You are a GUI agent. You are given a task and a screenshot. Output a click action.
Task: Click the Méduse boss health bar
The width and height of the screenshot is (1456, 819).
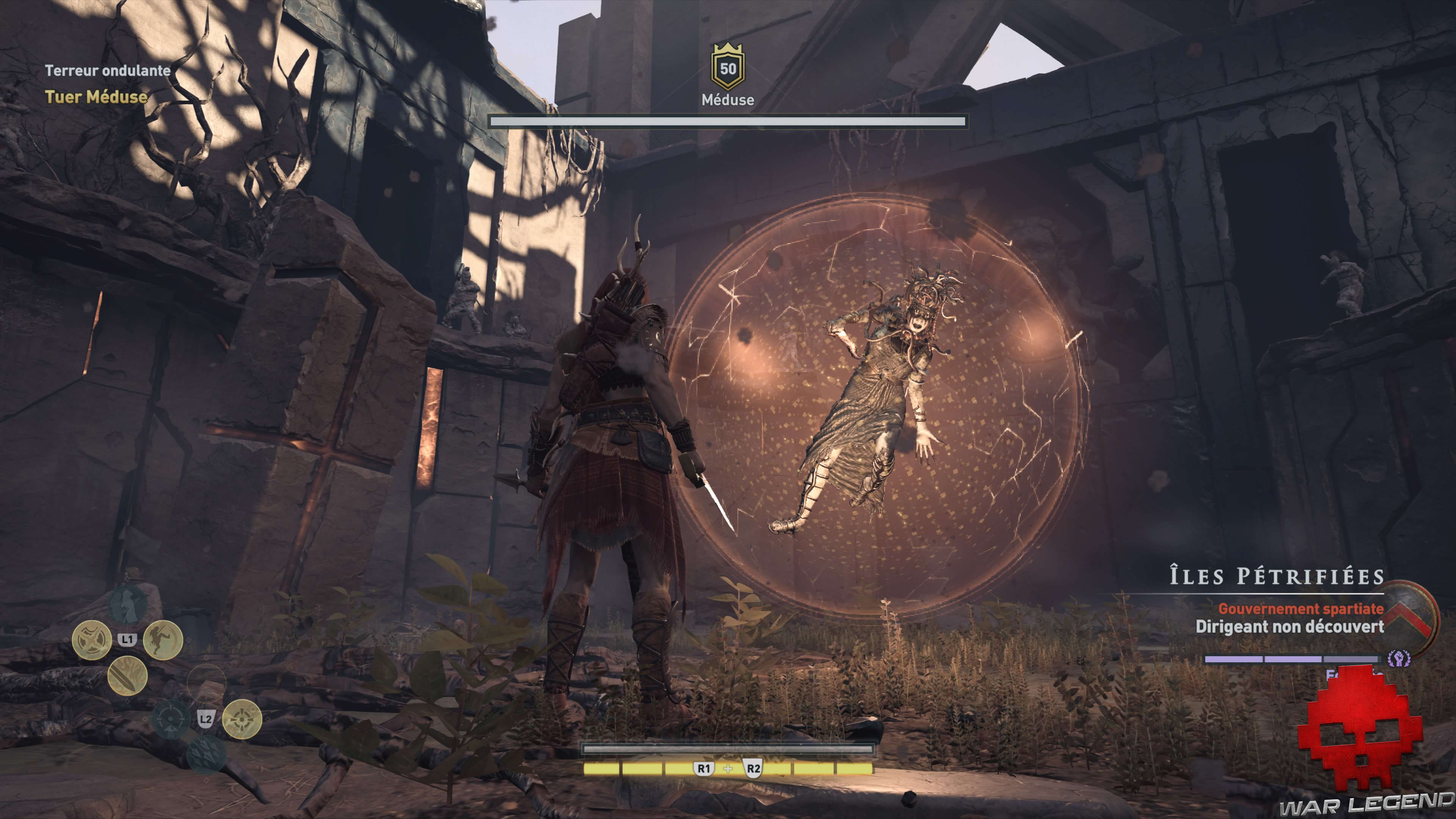(728, 121)
